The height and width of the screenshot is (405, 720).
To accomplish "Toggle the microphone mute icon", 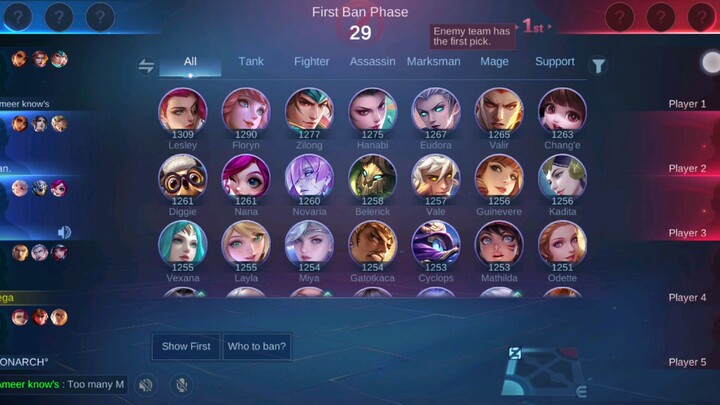I will (x=182, y=384).
